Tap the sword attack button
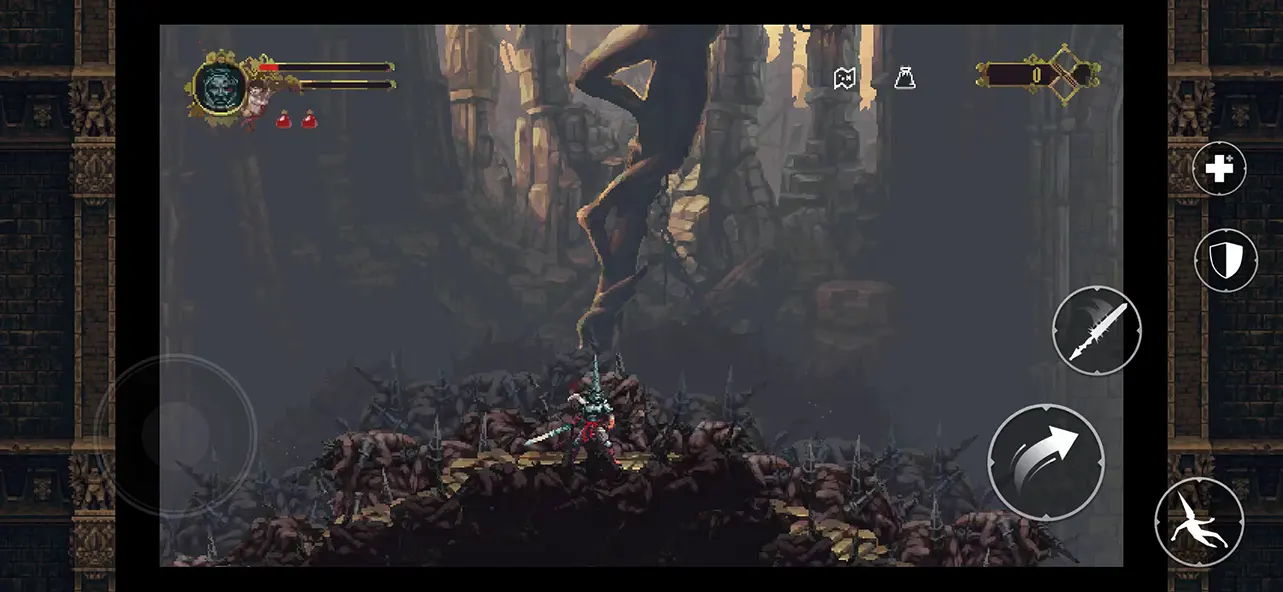This screenshot has width=1283, height=592. (x=1096, y=331)
